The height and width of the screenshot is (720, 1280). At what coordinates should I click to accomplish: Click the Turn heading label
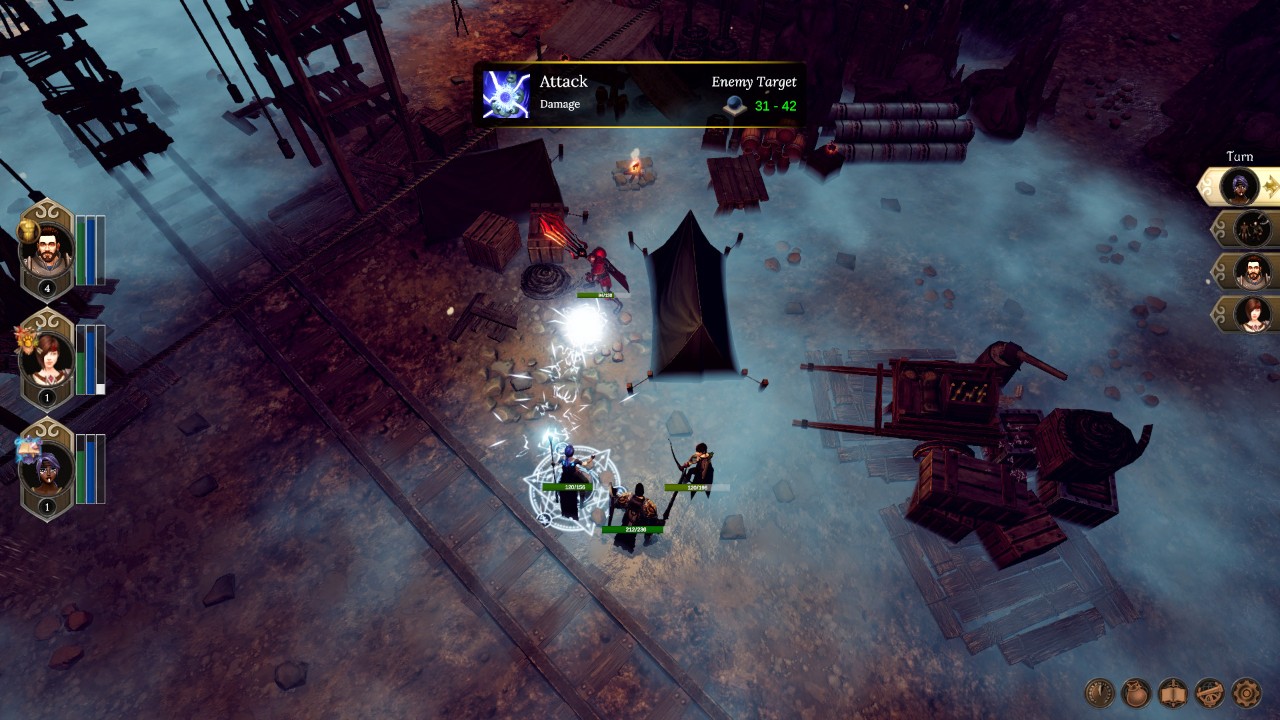click(x=1240, y=156)
